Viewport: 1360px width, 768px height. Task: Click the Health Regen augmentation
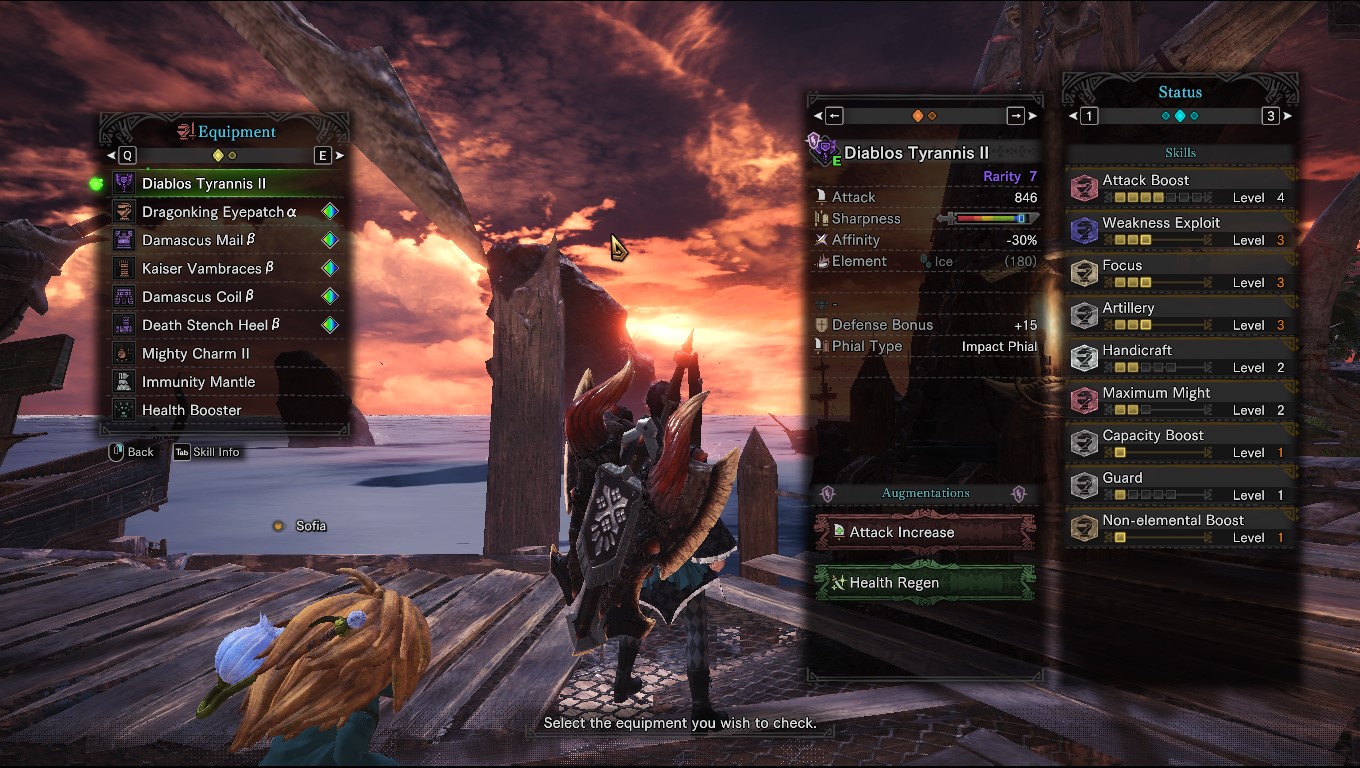pyautogui.click(x=924, y=583)
